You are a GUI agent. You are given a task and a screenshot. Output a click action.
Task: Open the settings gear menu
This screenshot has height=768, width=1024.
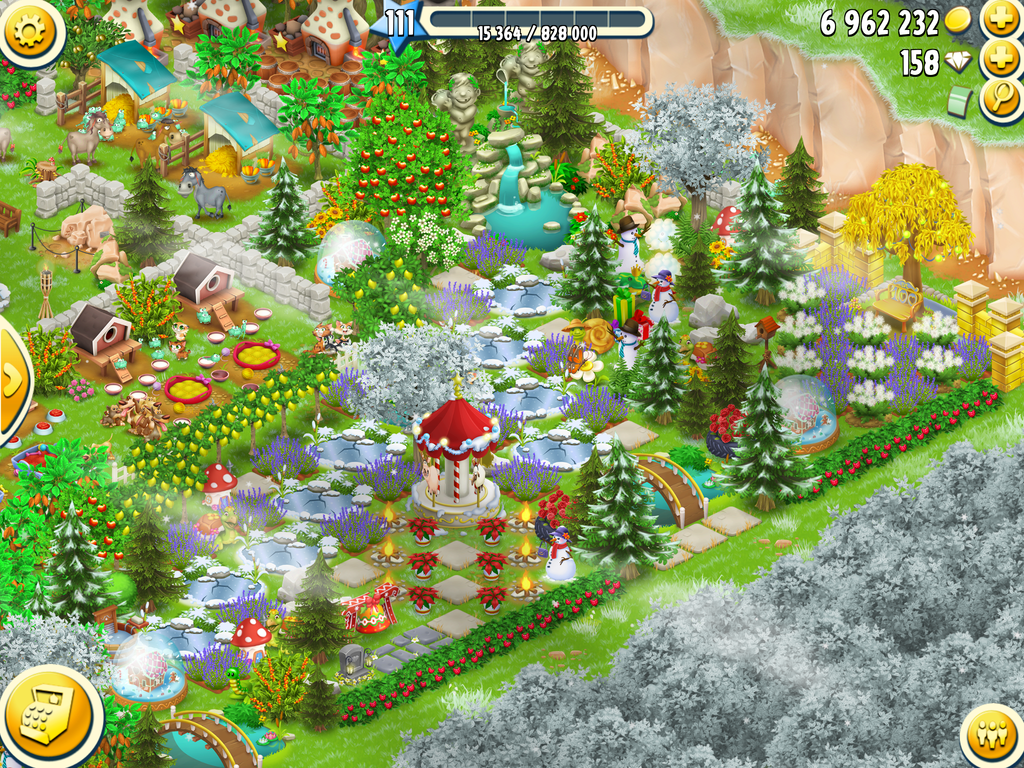click(30, 29)
